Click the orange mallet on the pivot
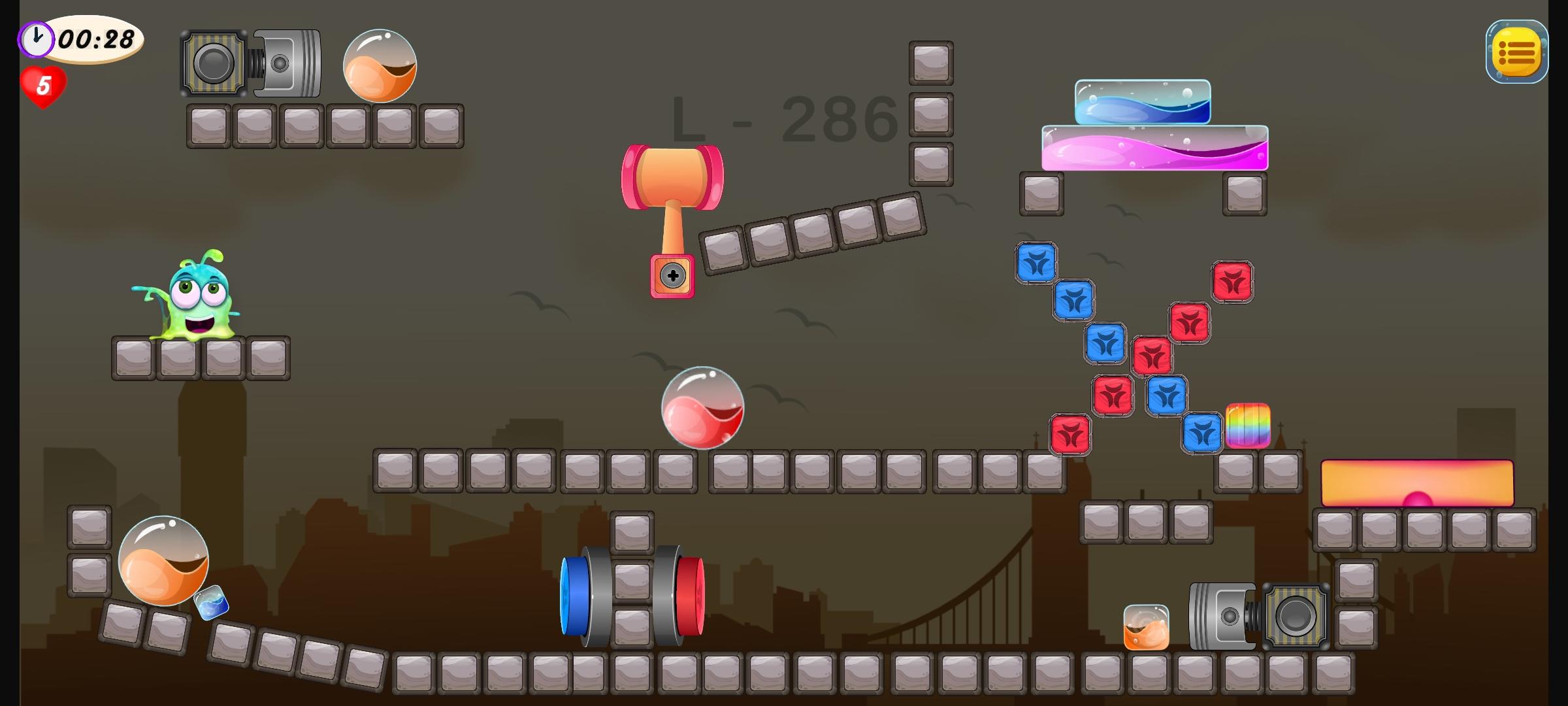 pyautogui.click(x=673, y=176)
